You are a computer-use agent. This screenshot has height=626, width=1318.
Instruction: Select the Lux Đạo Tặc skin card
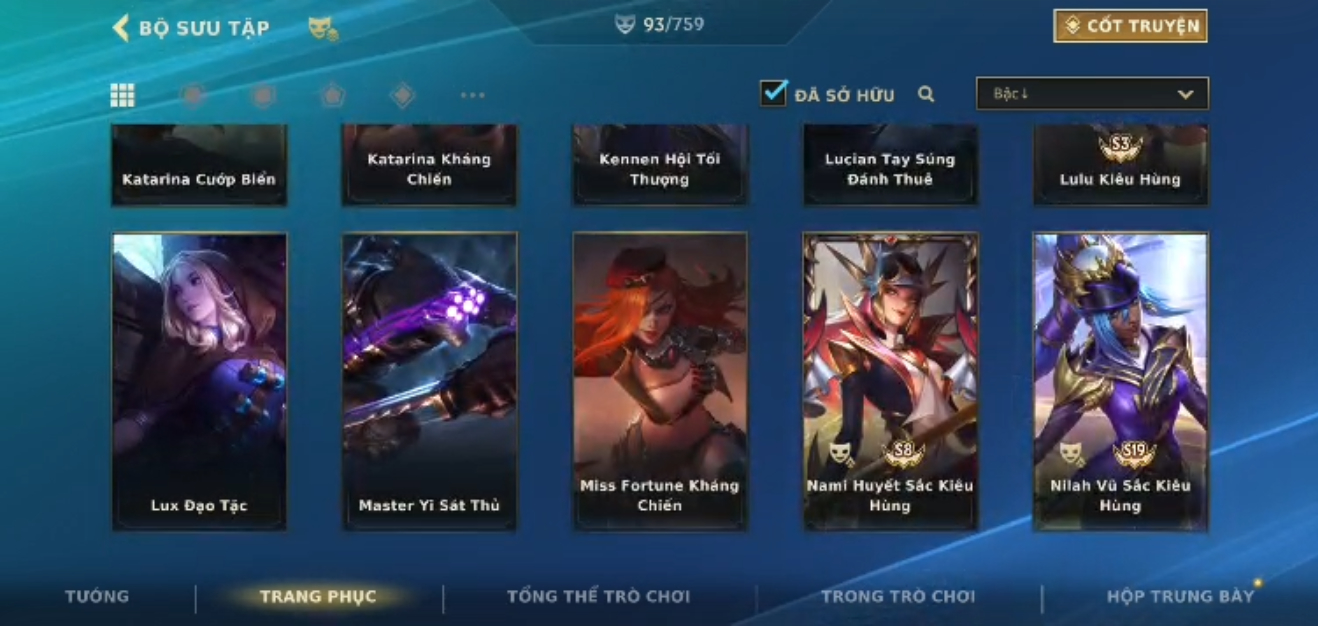click(199, 380)
